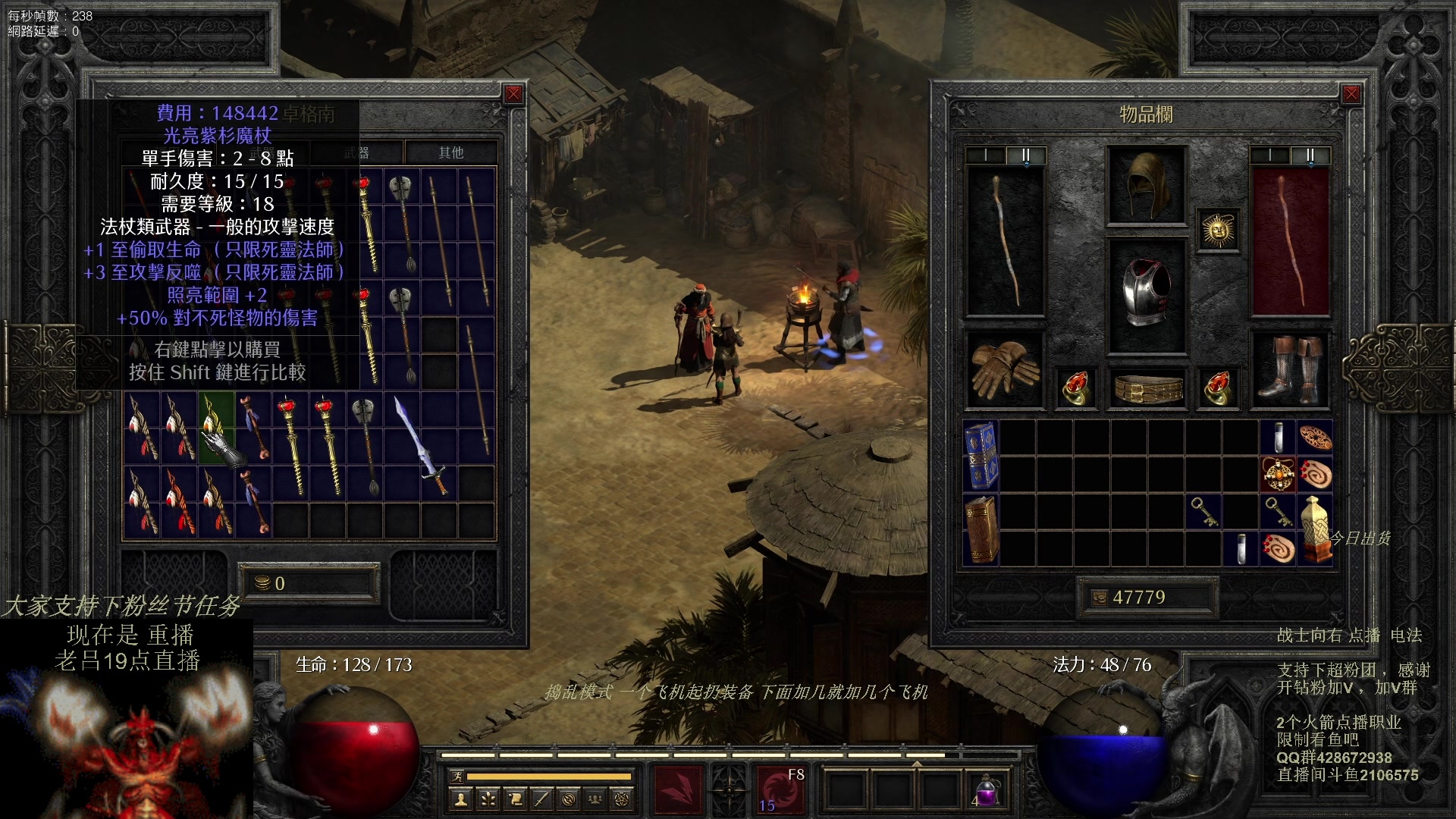Open the pentagram game menu button
Screen dimensions: 1456x819
click(621, 799)
